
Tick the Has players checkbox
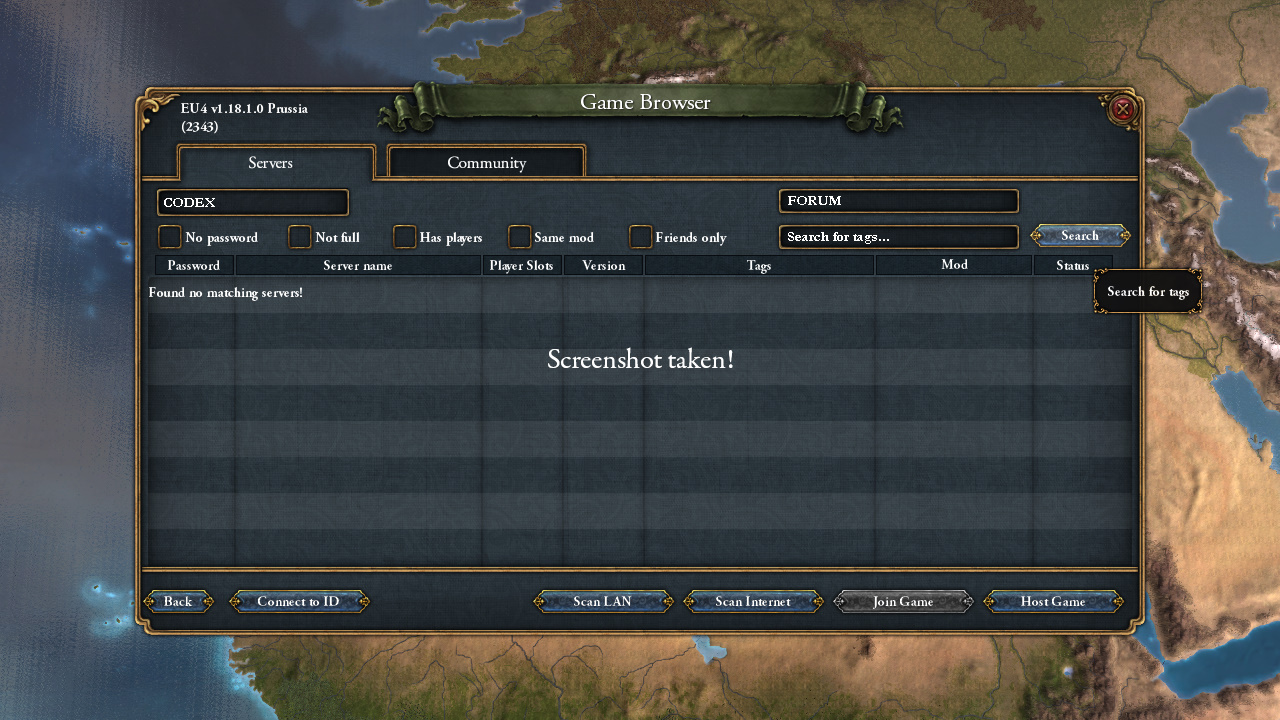[404, 237]
